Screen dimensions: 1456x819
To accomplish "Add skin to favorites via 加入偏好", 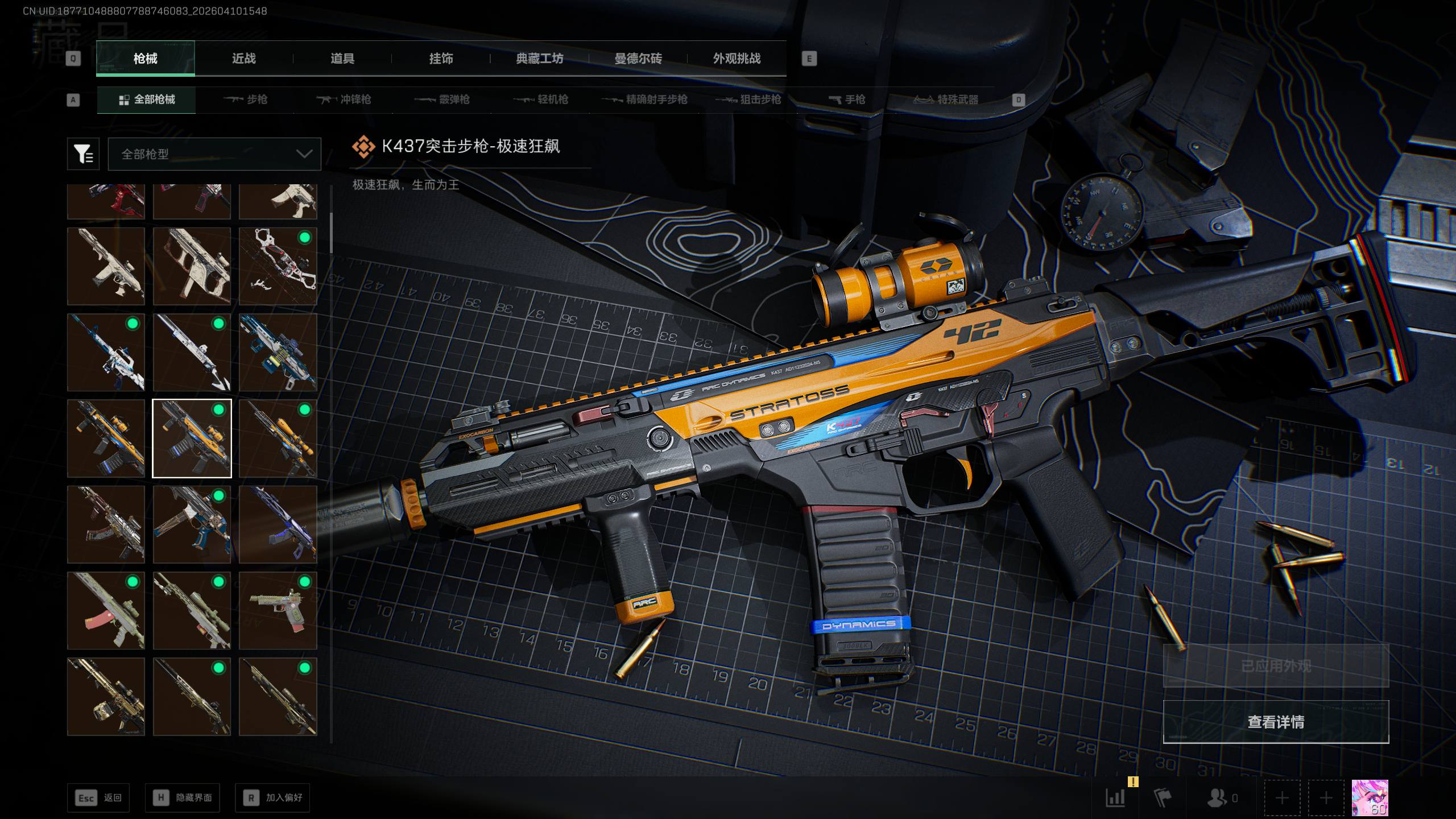I will pos(272,798).
